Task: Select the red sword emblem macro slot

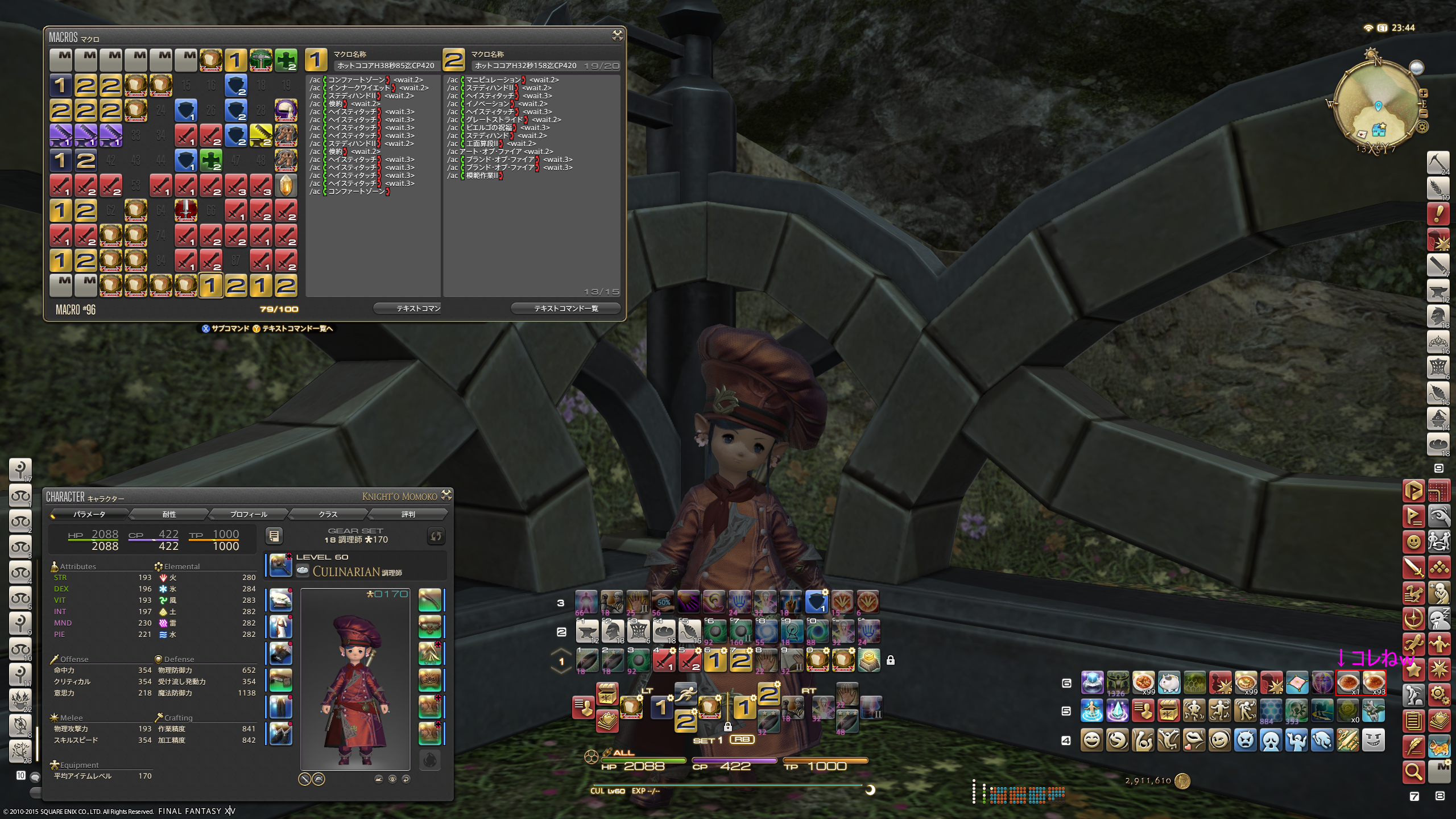Action: [185, 210]
